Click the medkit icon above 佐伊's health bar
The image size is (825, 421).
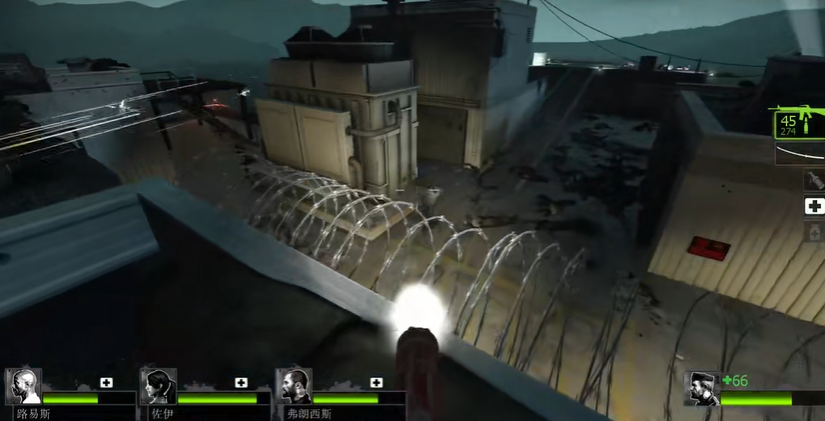click(241, 382)
